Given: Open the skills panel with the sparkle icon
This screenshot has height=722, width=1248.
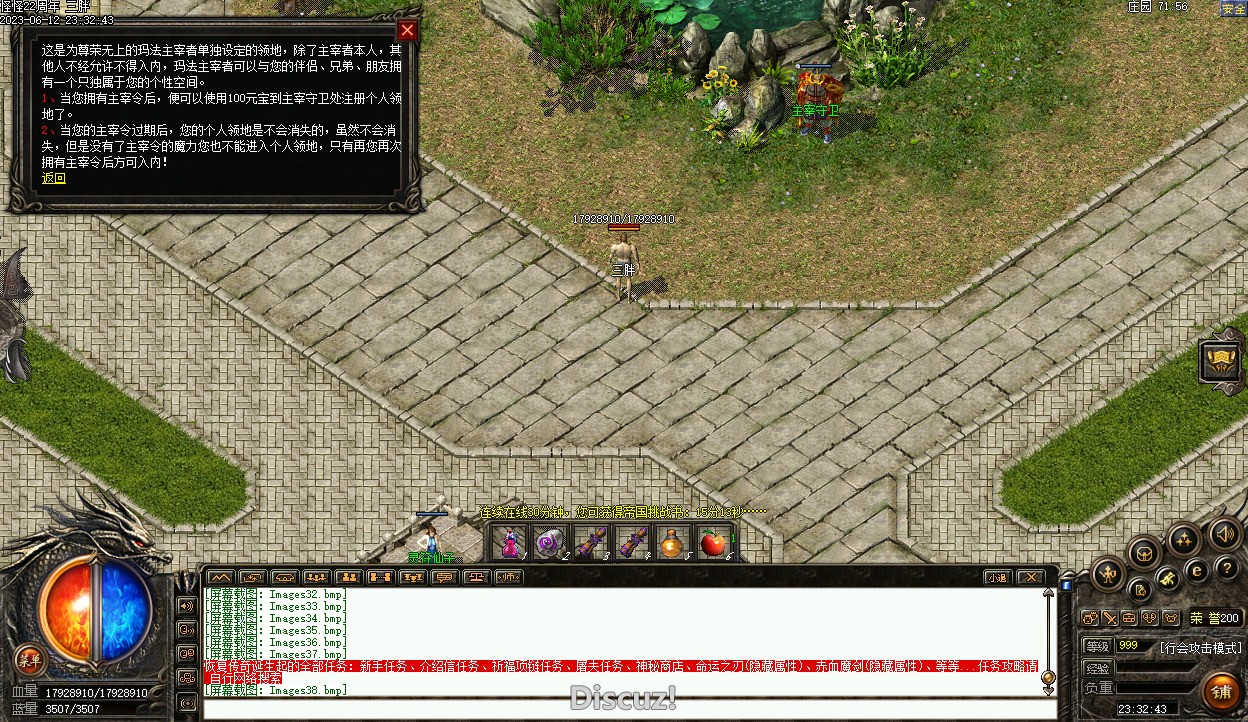Looking at the screenshot, I should point(1184,540).
